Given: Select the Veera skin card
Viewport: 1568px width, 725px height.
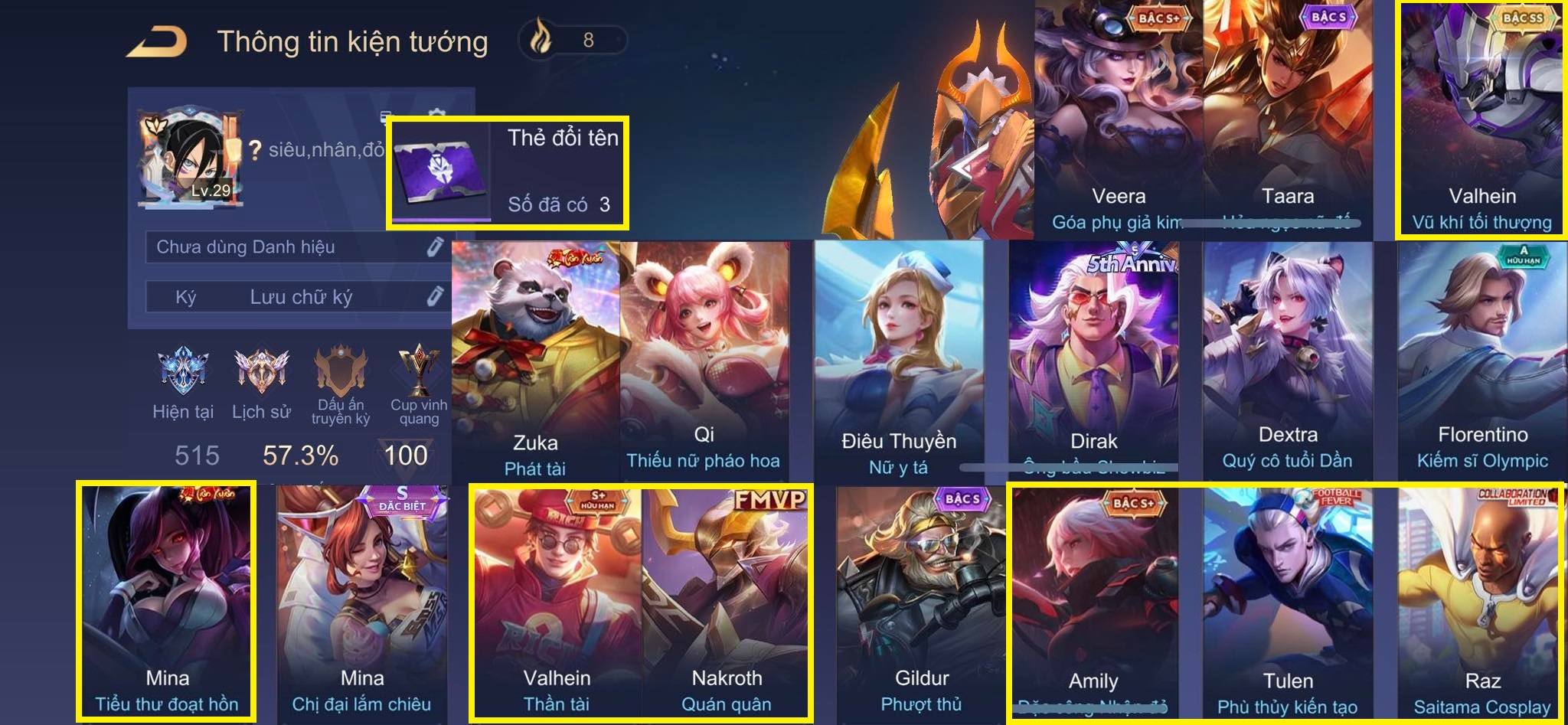Looking at the screenshot, I should click(1119, 119).
